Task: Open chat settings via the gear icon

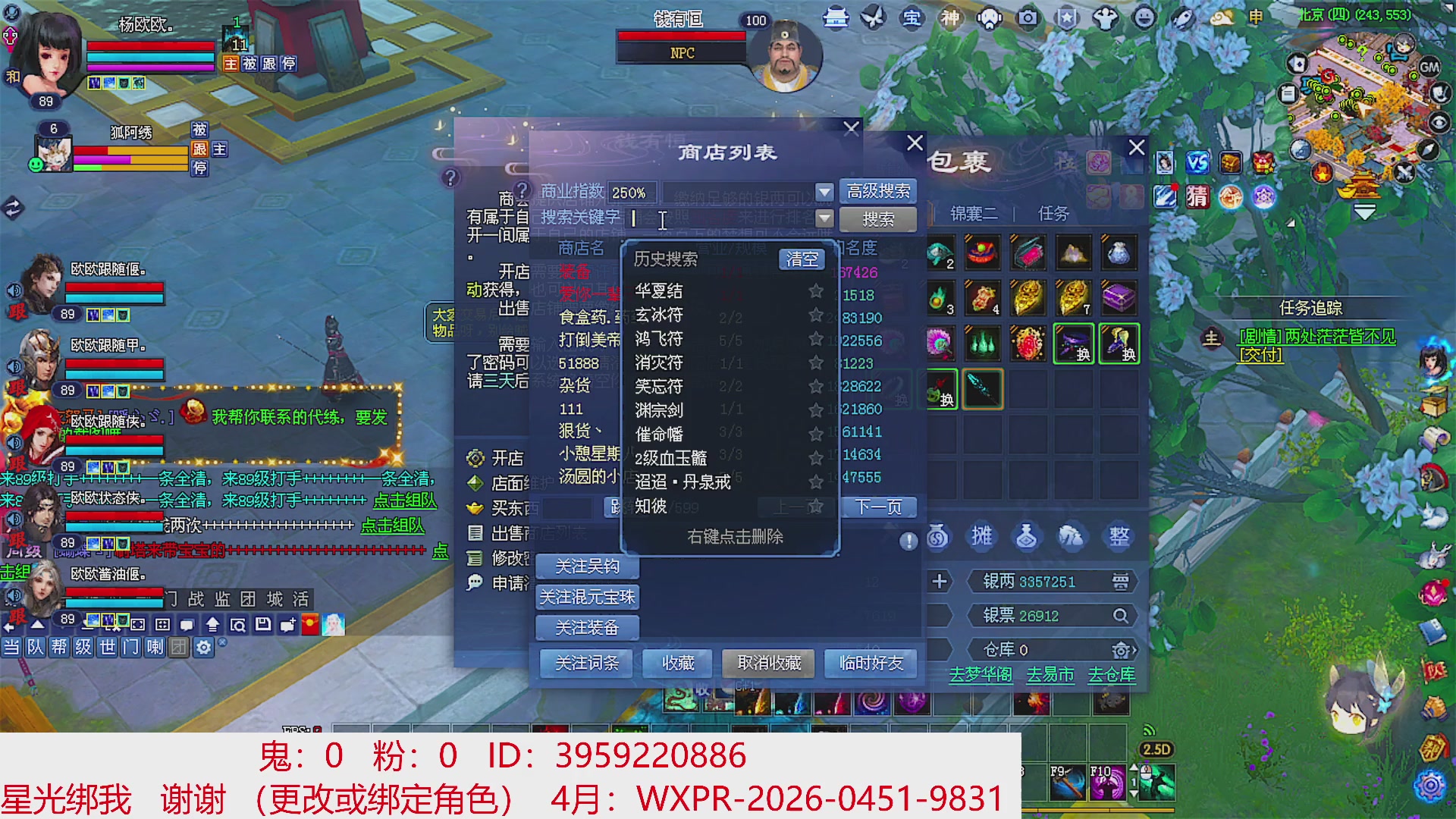Action: coord(202,647)
